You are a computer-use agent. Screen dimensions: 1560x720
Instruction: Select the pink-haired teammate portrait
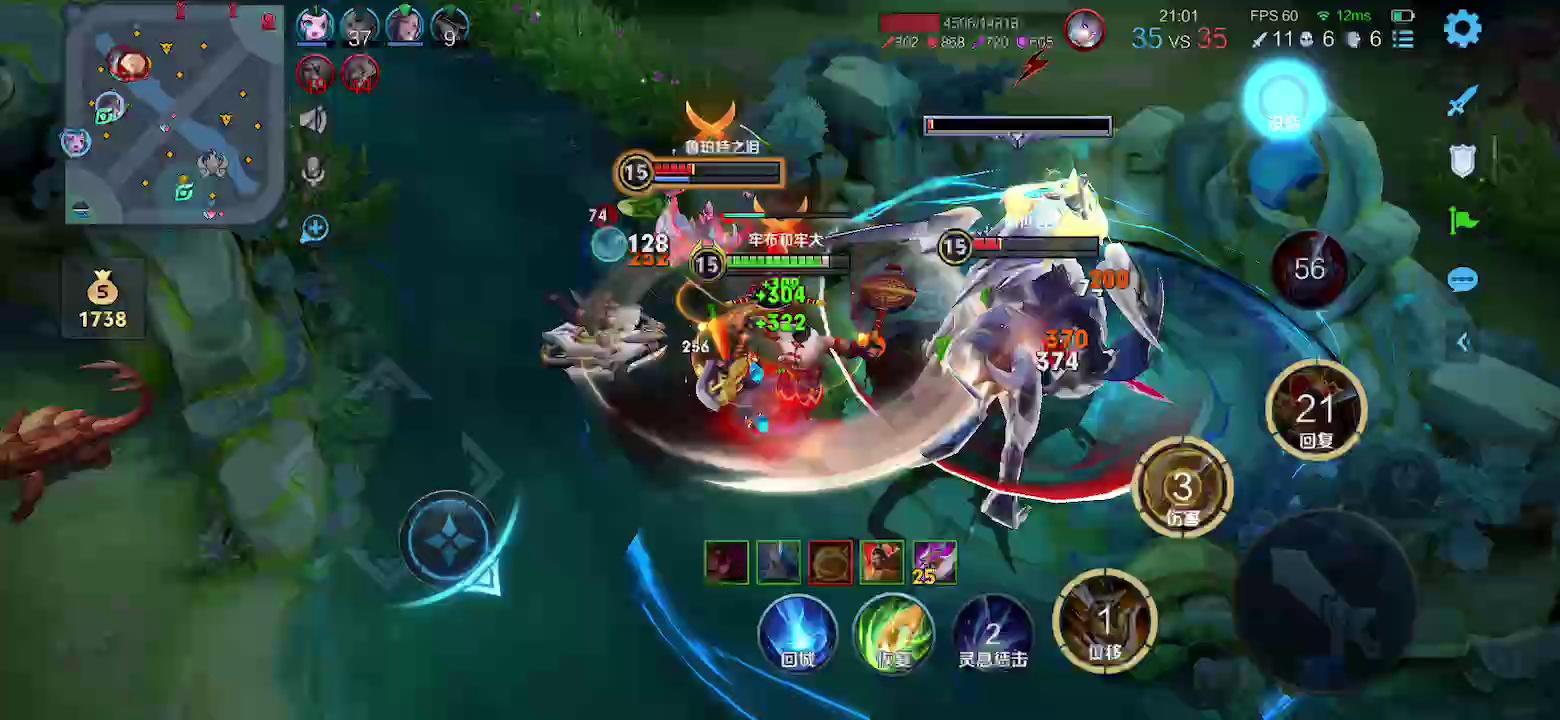coord(315,27)
